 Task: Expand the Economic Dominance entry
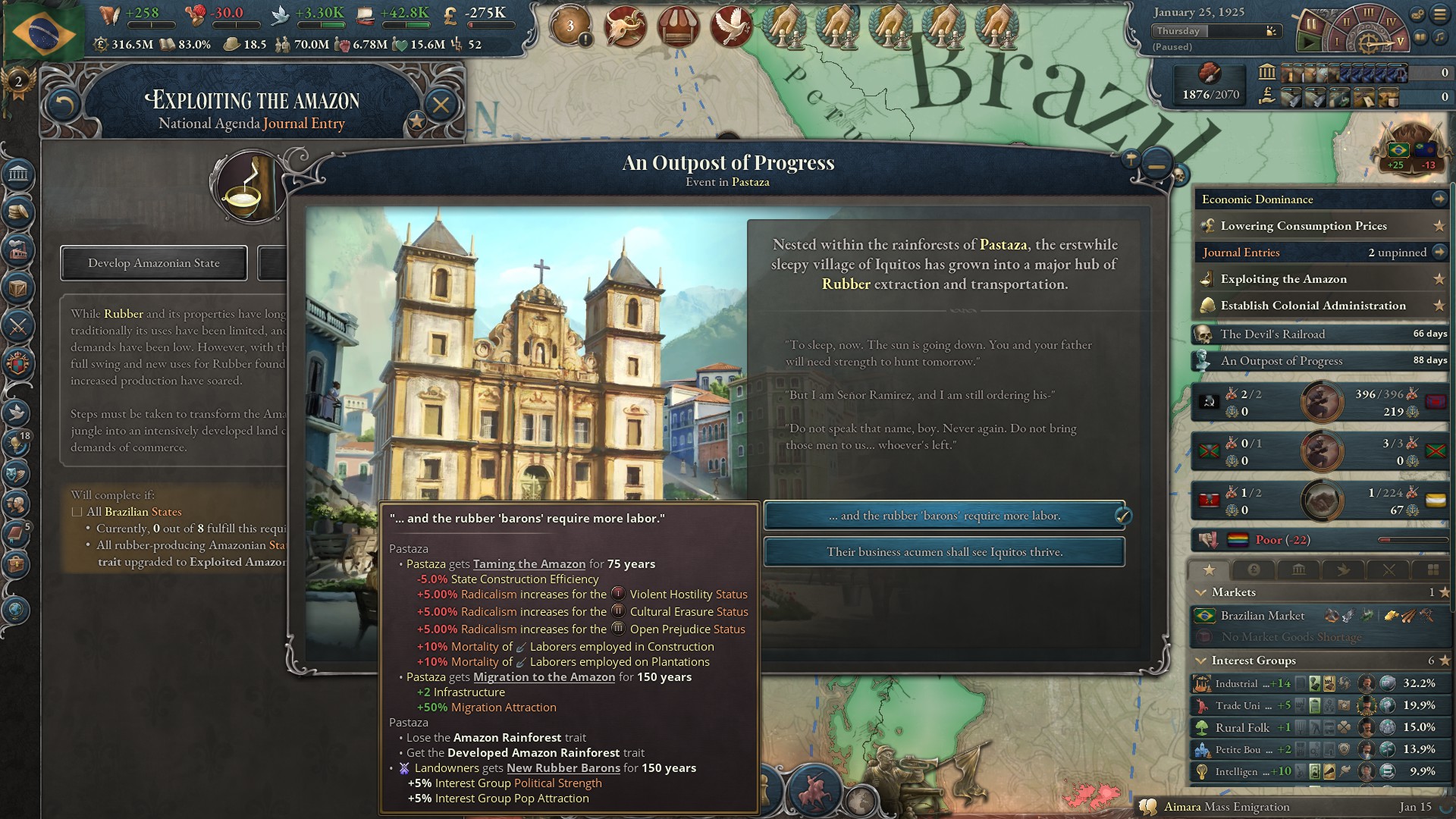(1439, 199)
